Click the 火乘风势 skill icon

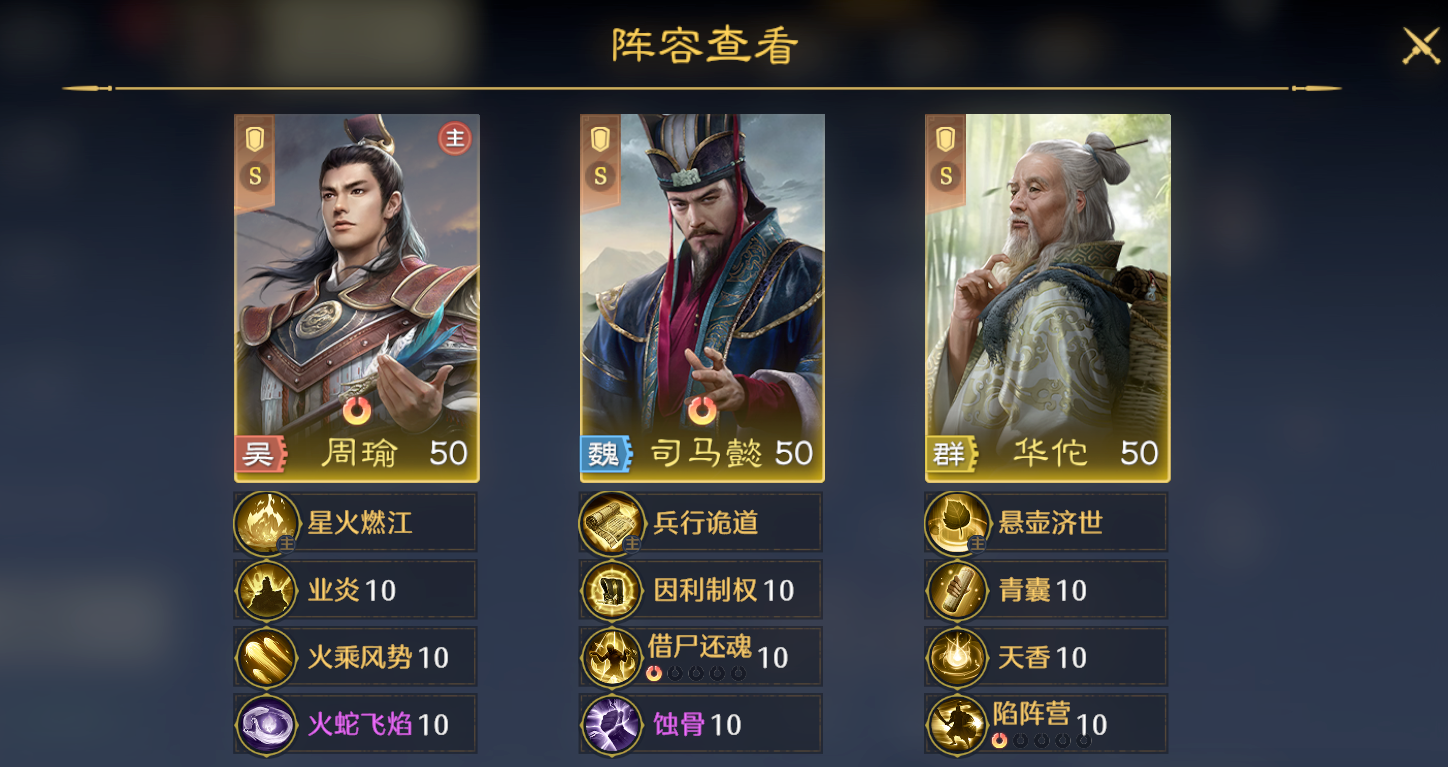click(266, 656)
